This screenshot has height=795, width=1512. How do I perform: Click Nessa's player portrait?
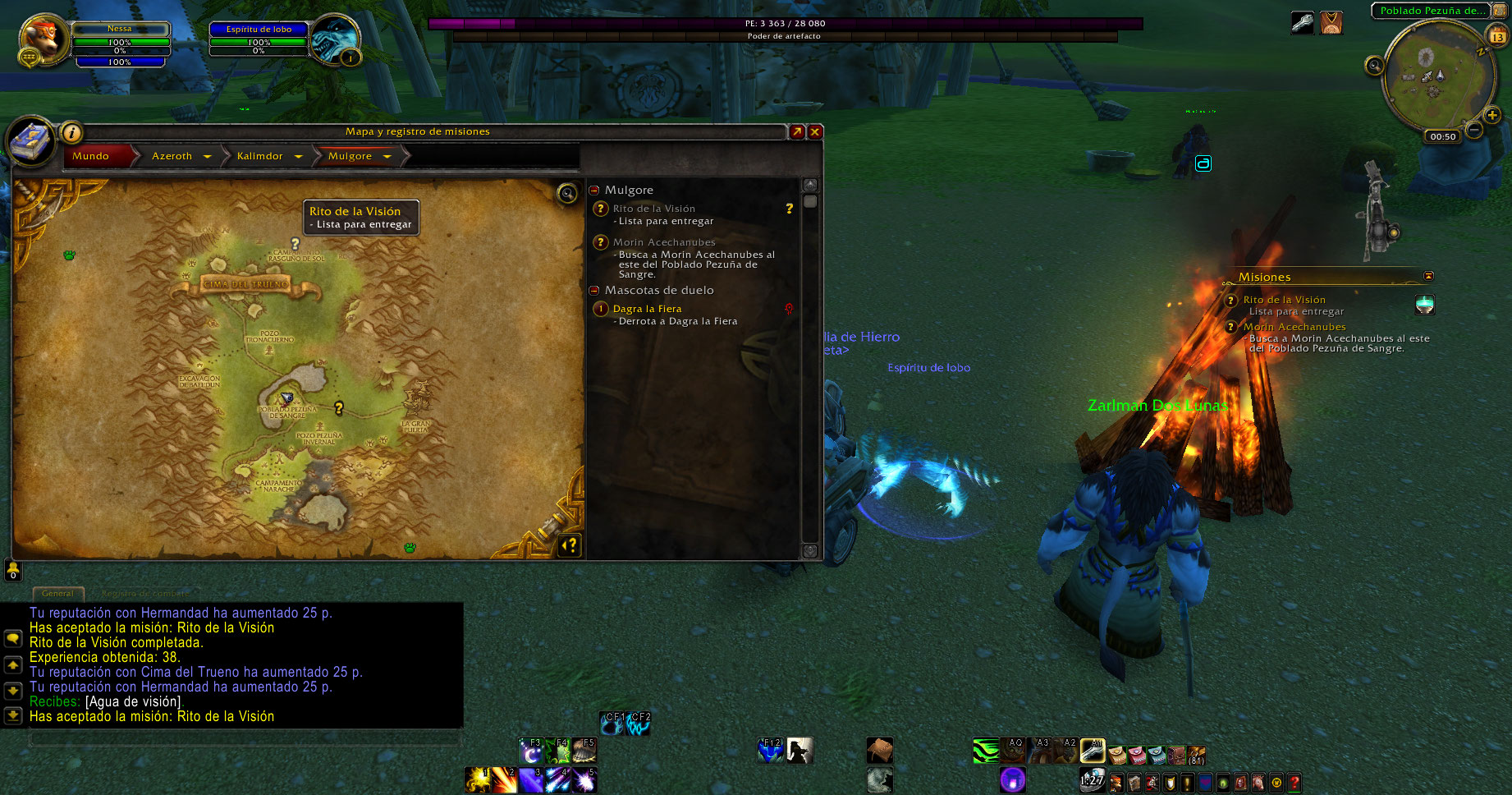click(44, 39)
